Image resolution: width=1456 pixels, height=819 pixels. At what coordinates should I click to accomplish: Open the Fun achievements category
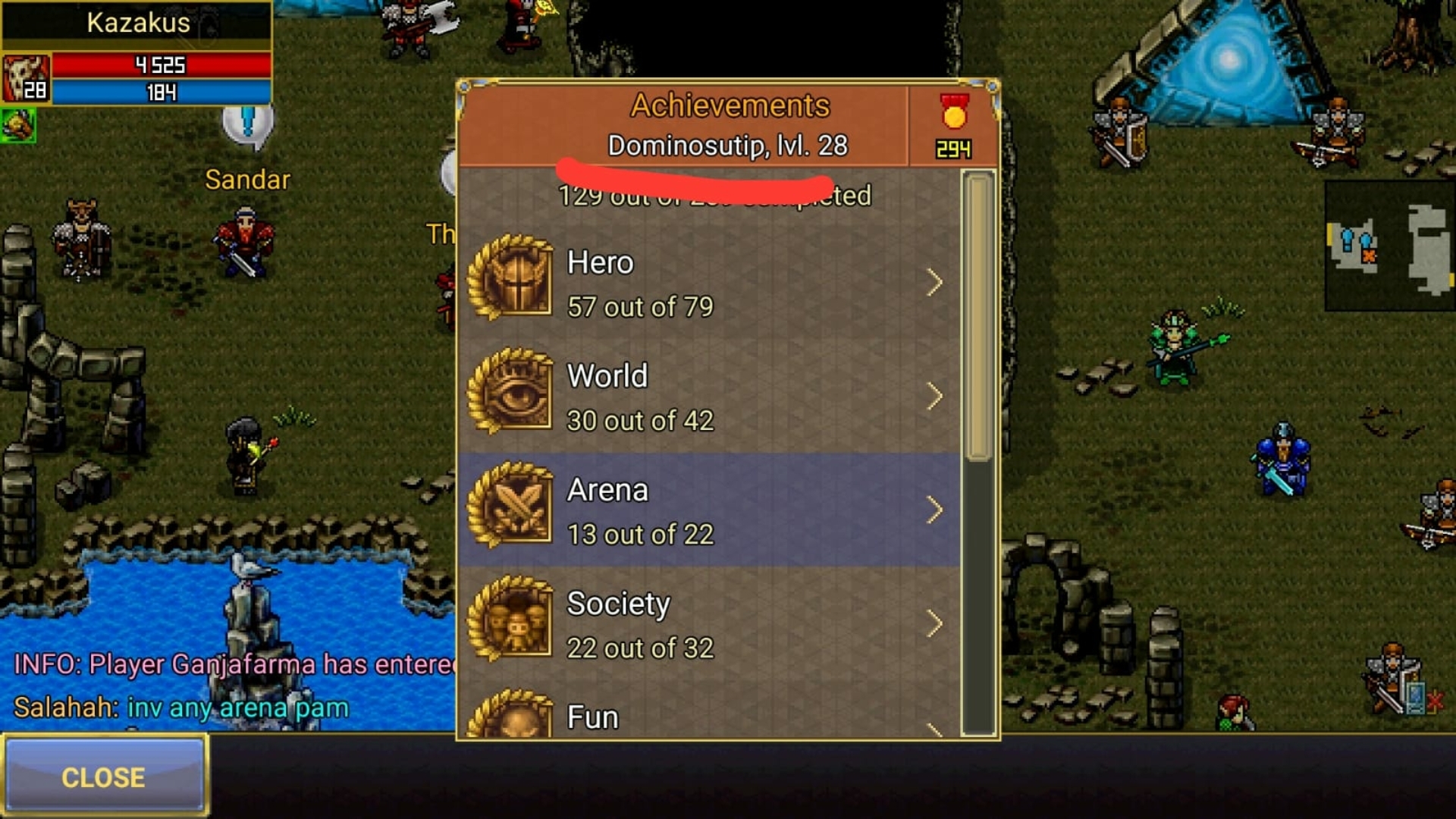[708, 716]
